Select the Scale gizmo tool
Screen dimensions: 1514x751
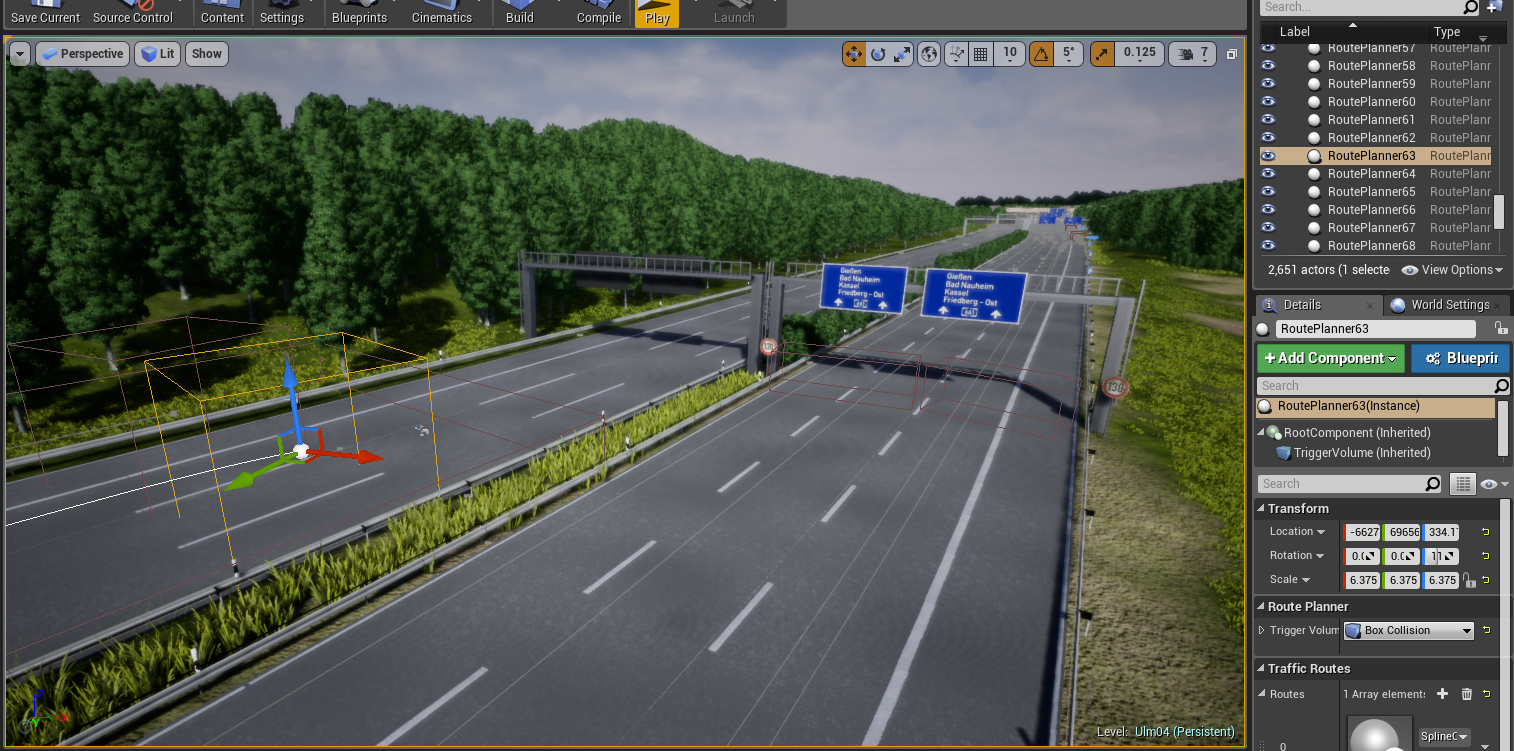click(901, 53)
